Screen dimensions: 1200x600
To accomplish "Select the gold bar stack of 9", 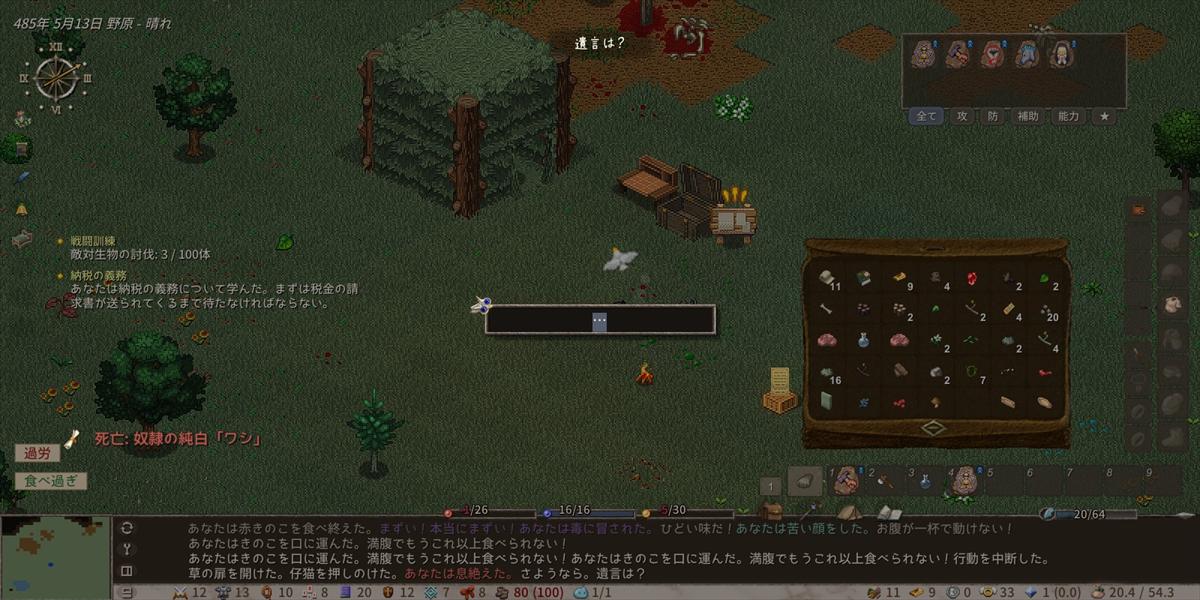I will tap(898, 278).
